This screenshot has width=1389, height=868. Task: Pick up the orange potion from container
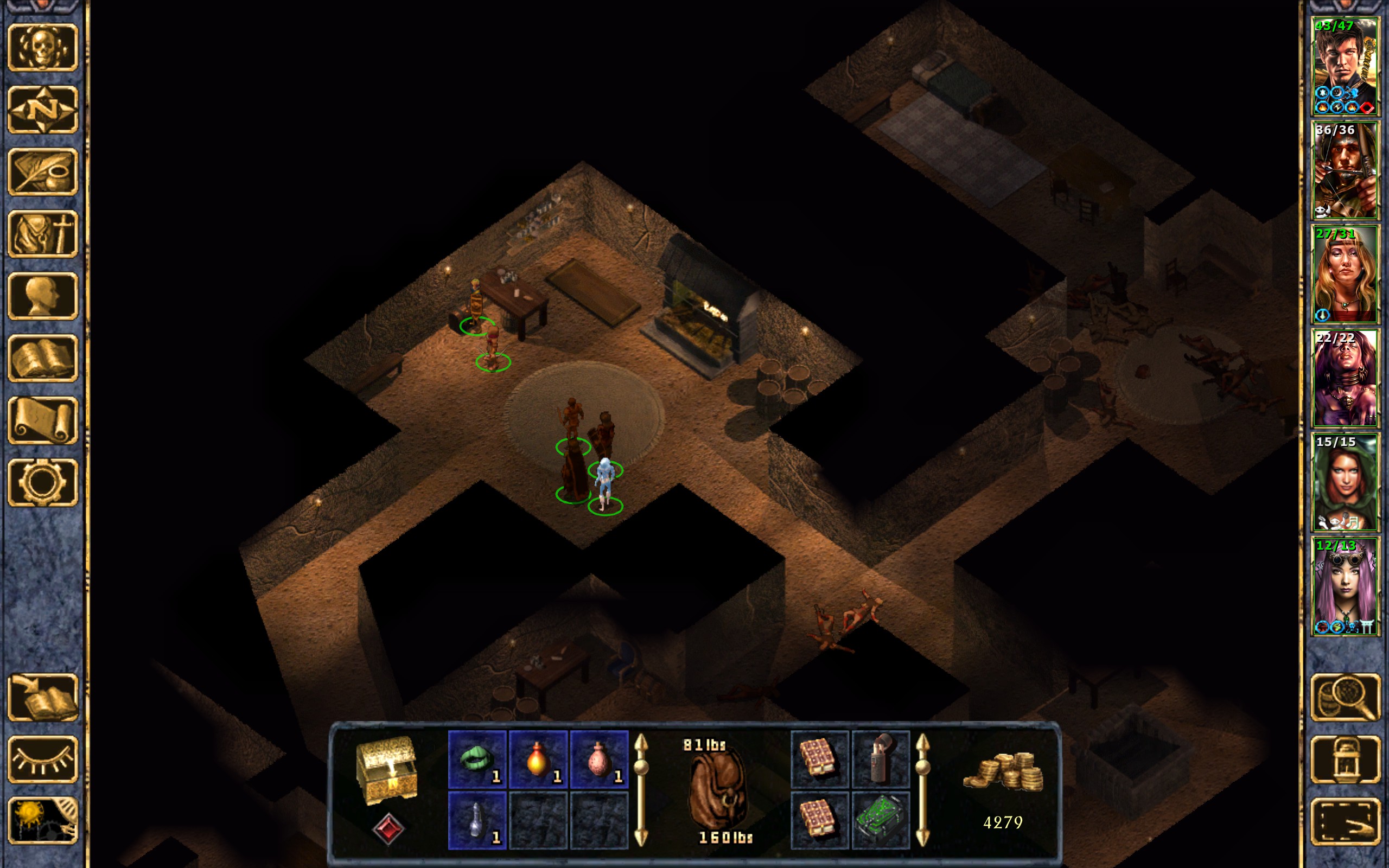point(538,759)
